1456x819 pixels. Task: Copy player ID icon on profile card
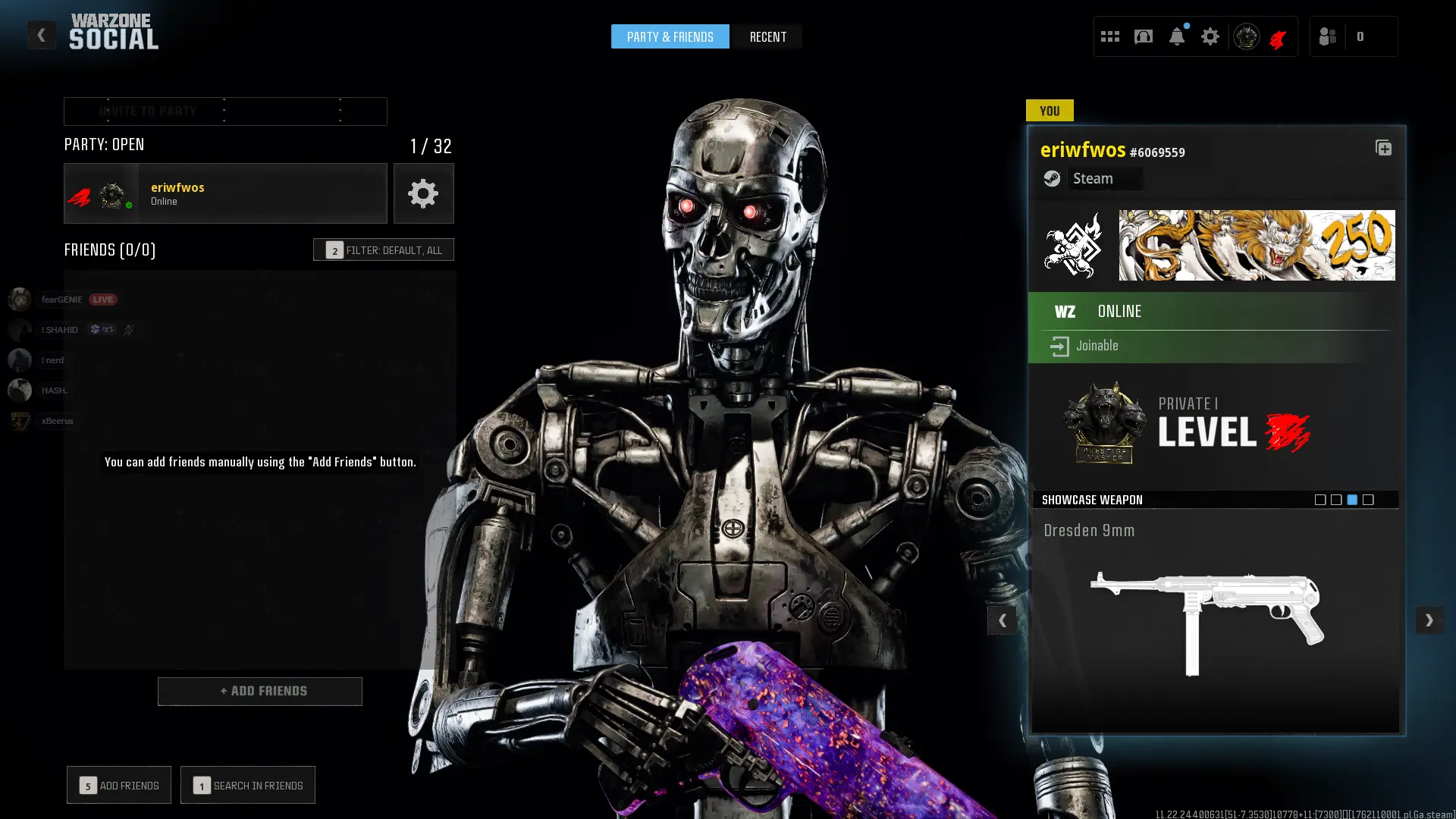pos(1383,148)
